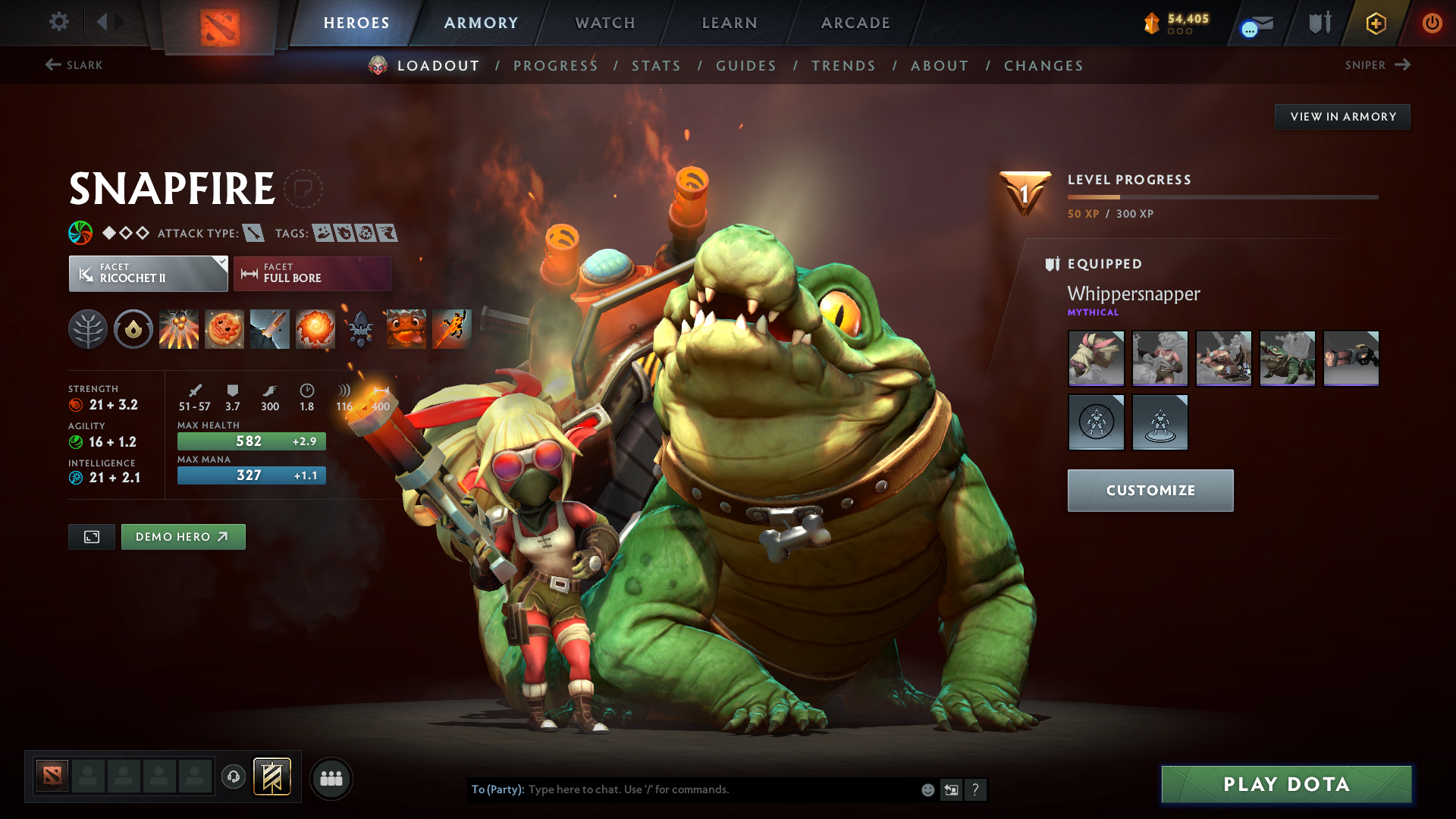Open the emoticon picker in chat
This screenshot has height=819, width=1456.
pos(927,789)
